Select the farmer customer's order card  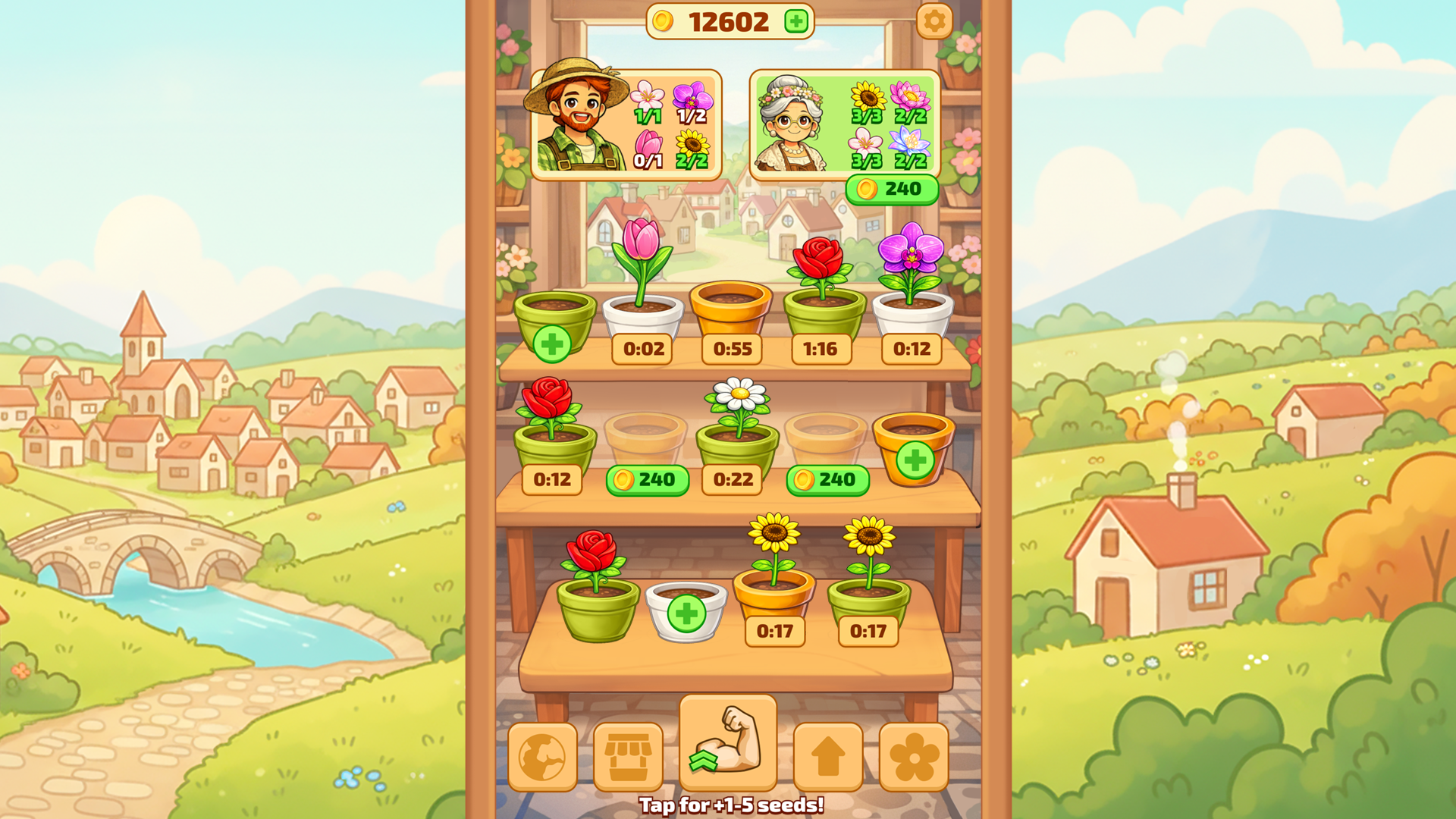(628, 124)
